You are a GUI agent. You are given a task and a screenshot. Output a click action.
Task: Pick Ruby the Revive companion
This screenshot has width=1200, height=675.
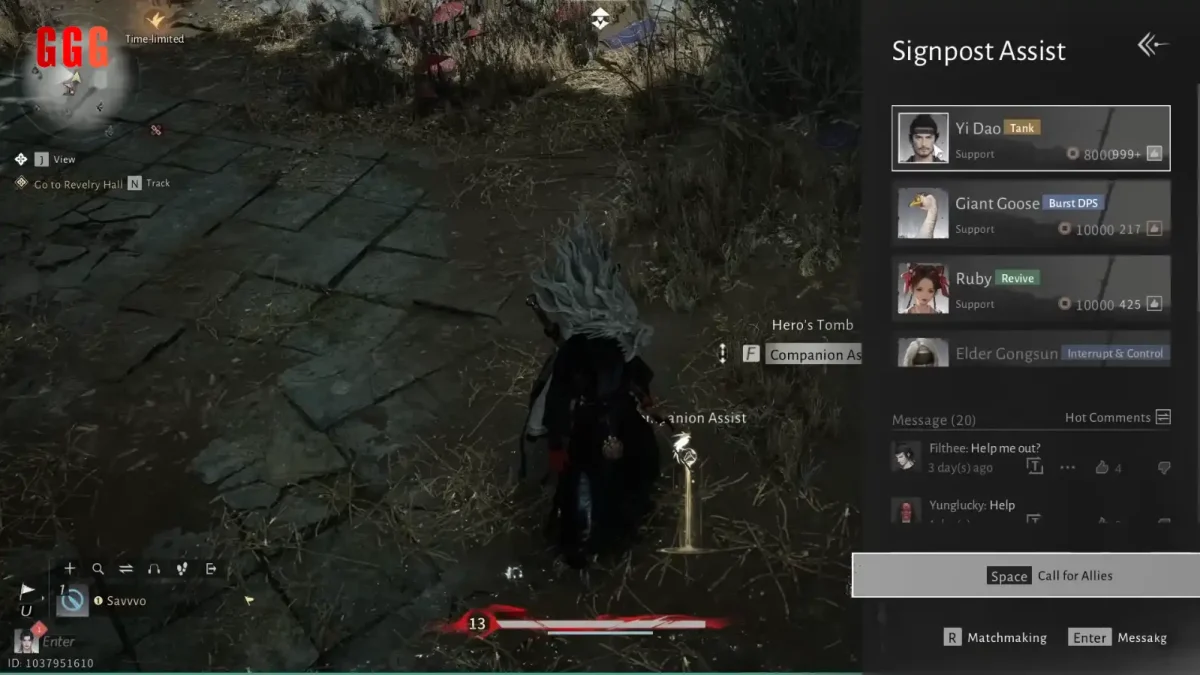coord(1030,288)
